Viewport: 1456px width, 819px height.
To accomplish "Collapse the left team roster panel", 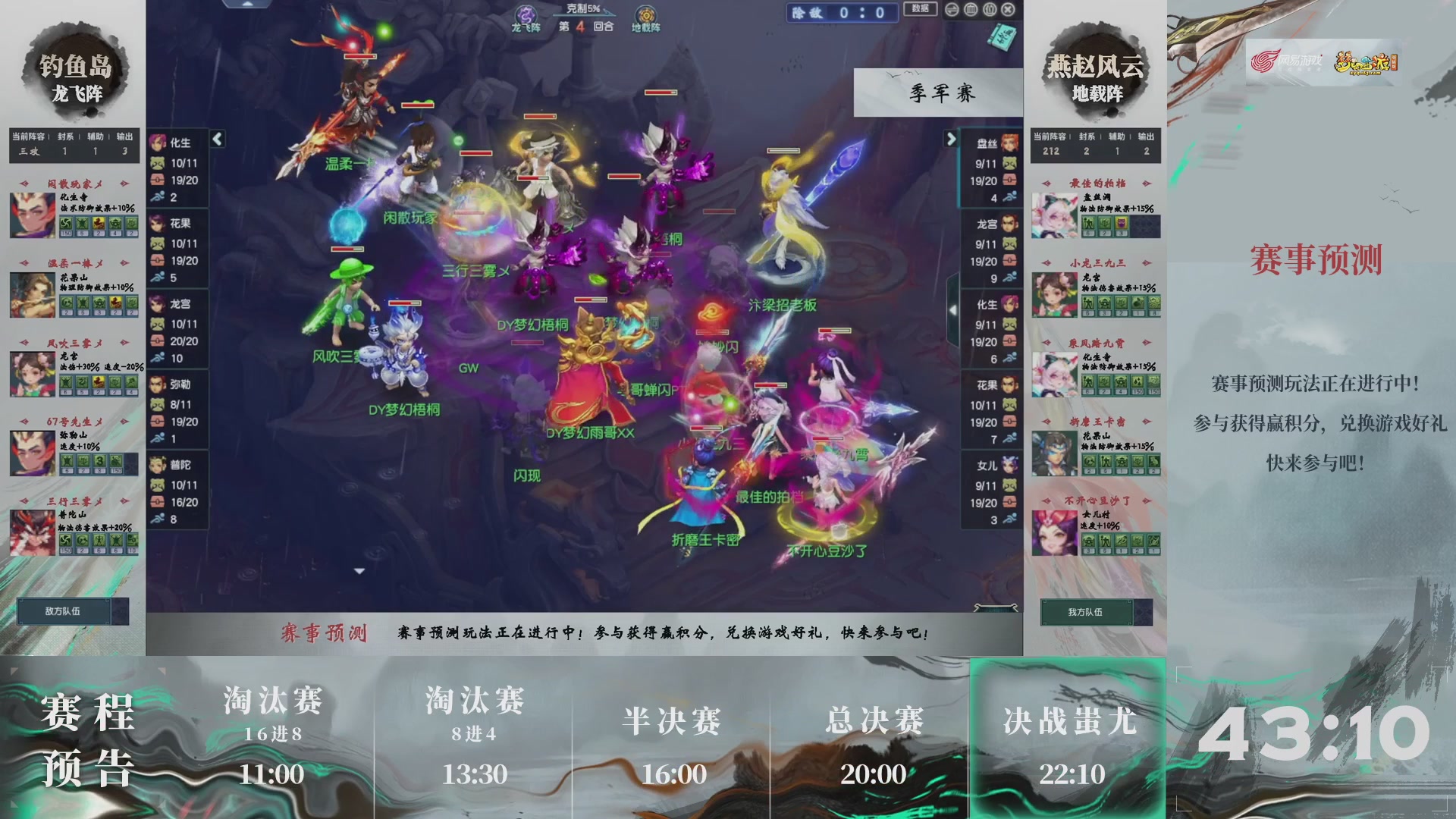I will tap(218, 140).
